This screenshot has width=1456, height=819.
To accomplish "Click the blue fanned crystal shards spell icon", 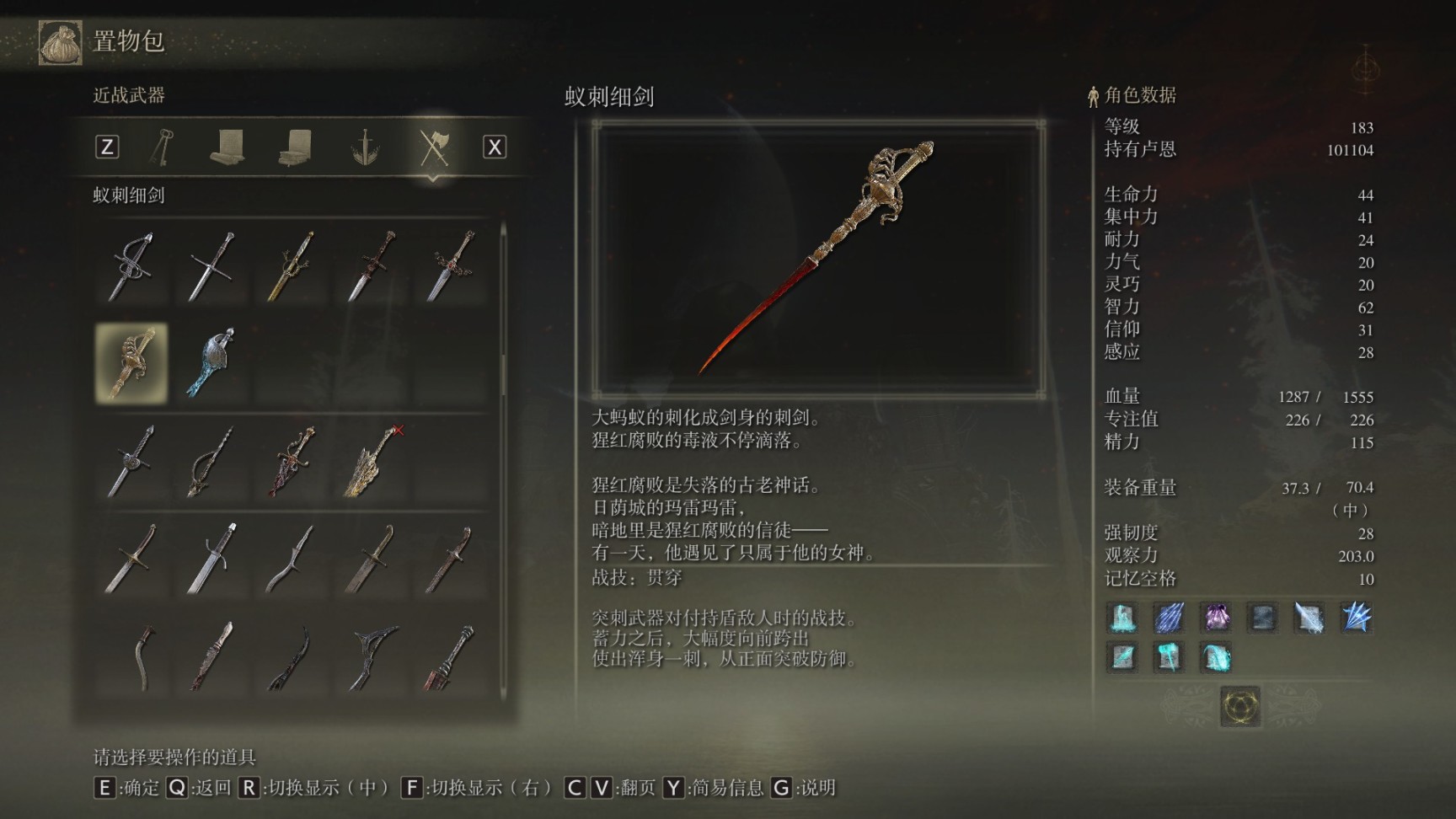I will 1356,618.
